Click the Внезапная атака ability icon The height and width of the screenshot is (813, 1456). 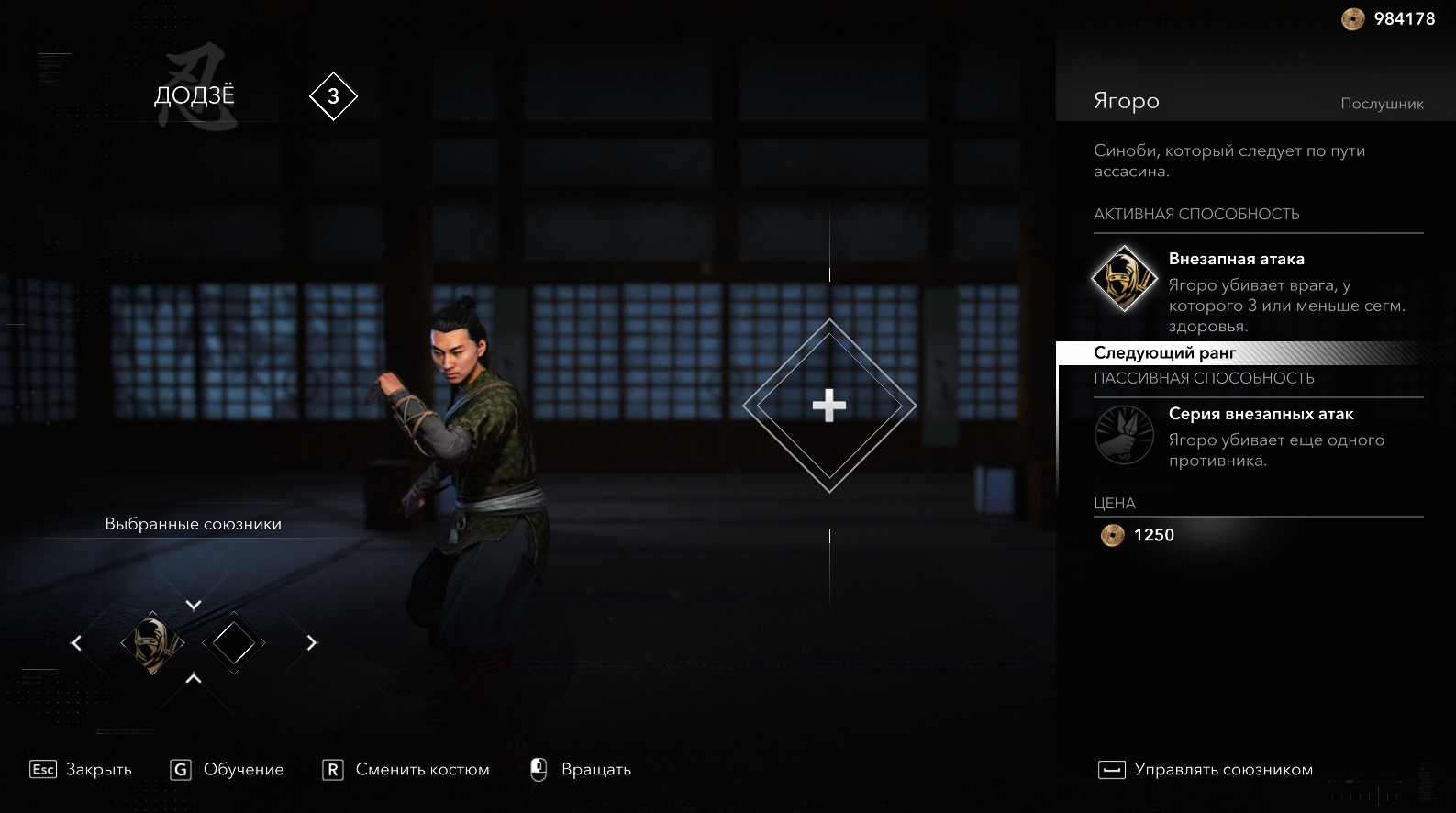pyautogui.click(x=1124, y=278)
